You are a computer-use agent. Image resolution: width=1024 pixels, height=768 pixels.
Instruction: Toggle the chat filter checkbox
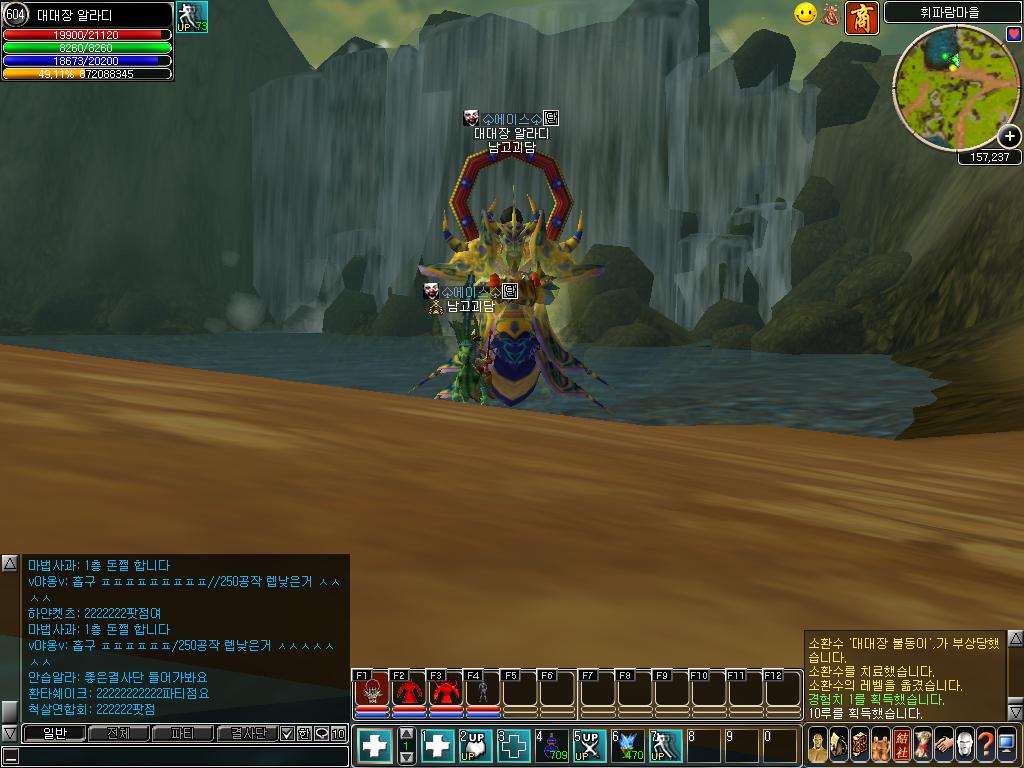tap(288, 734)
